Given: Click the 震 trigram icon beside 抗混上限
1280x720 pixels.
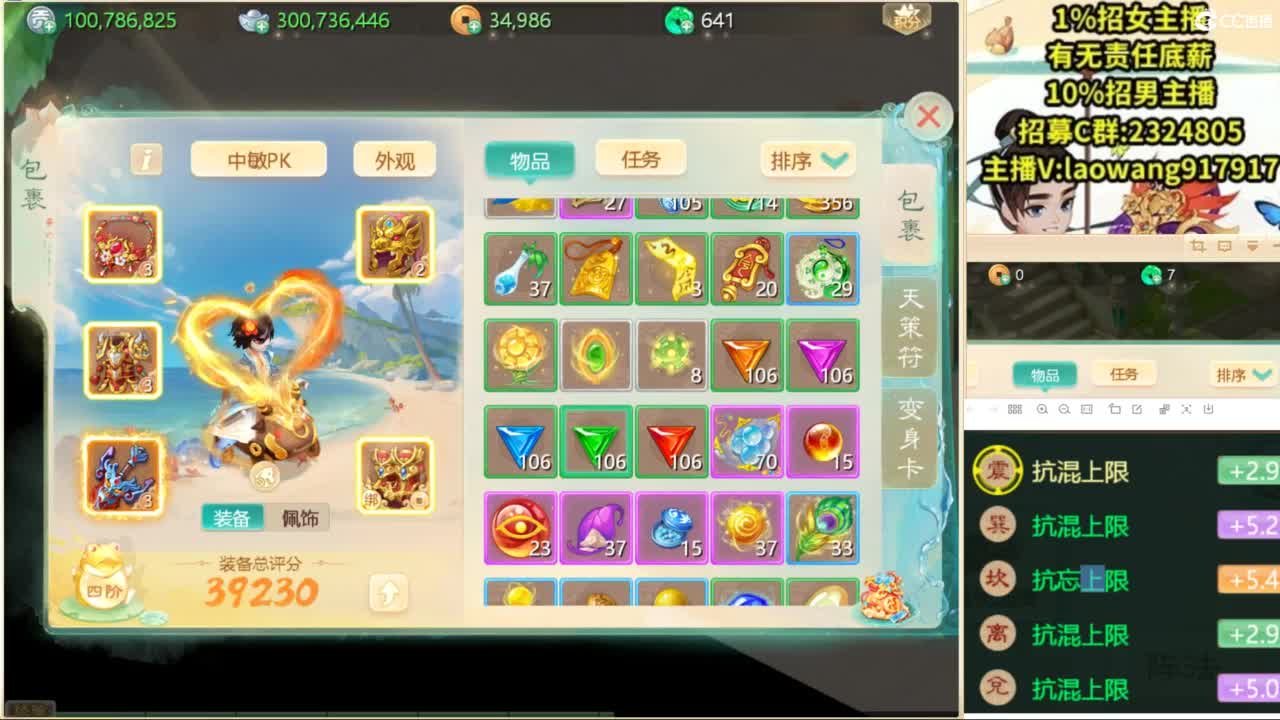Looking at the screenshot, I should 998,471.
